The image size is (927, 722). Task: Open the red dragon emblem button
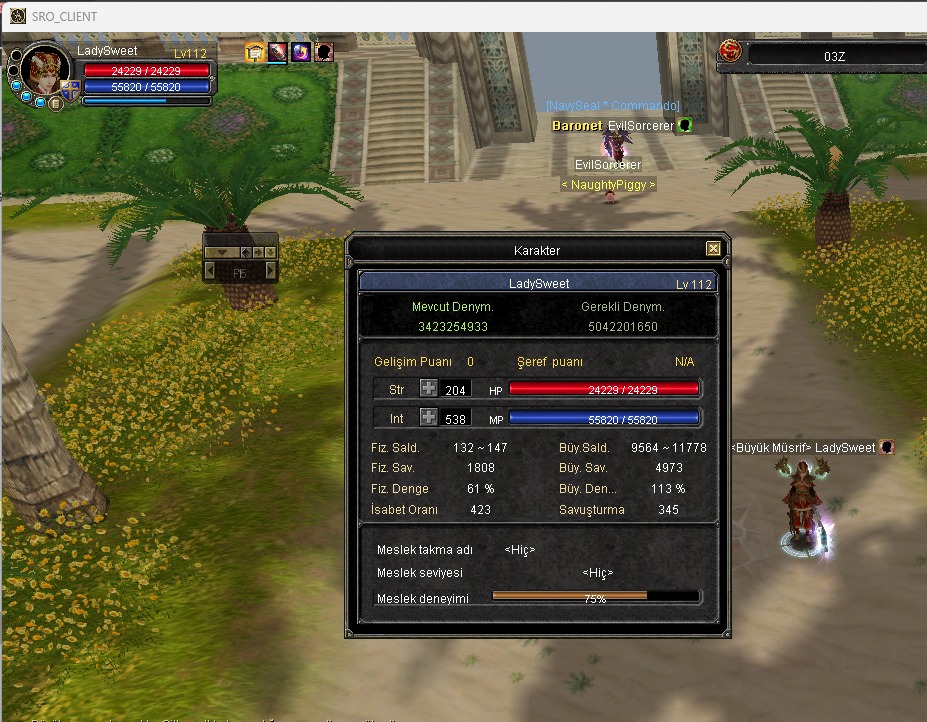pos(730,51)
